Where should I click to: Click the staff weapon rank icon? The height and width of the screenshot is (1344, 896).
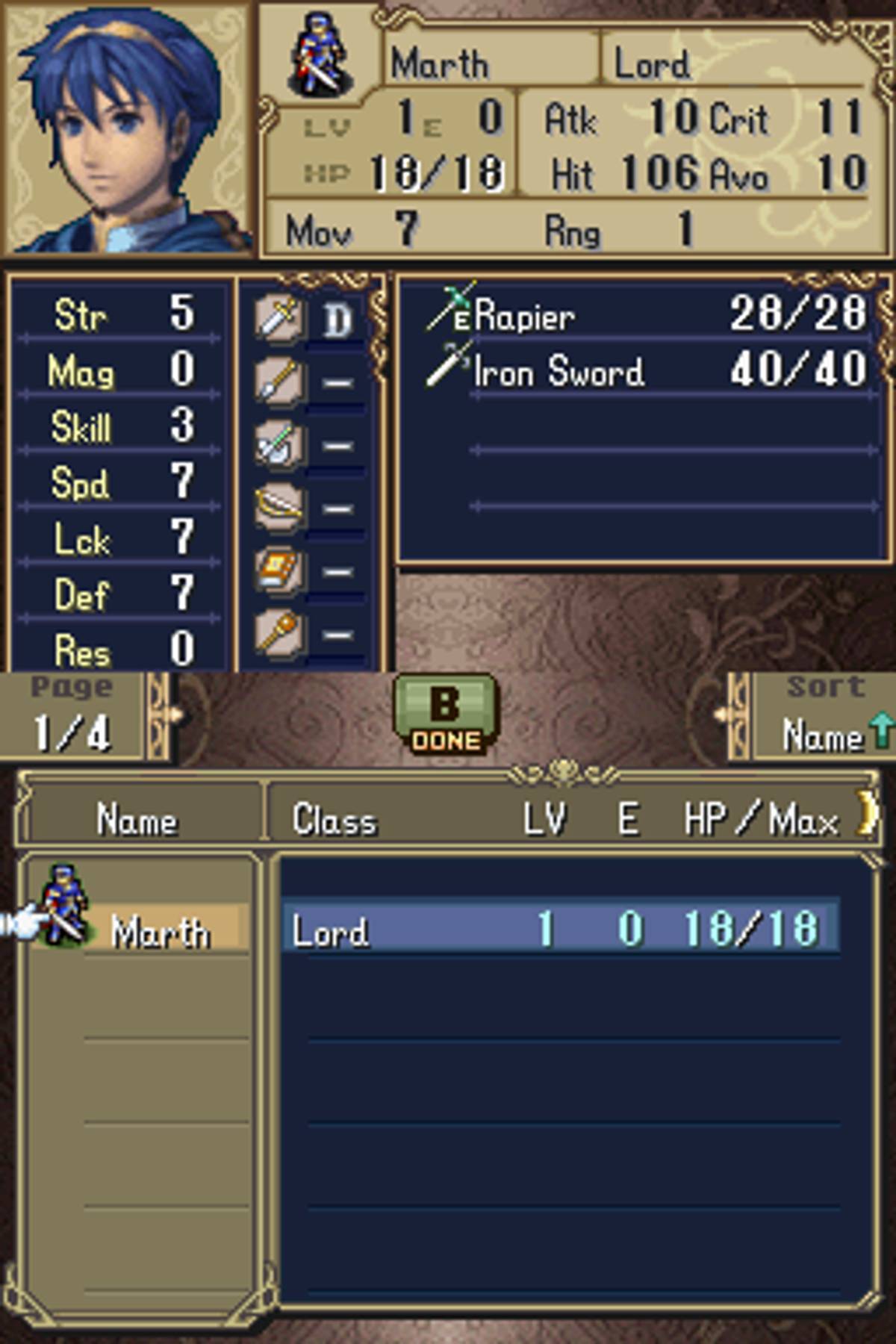[x=279, y=633]
